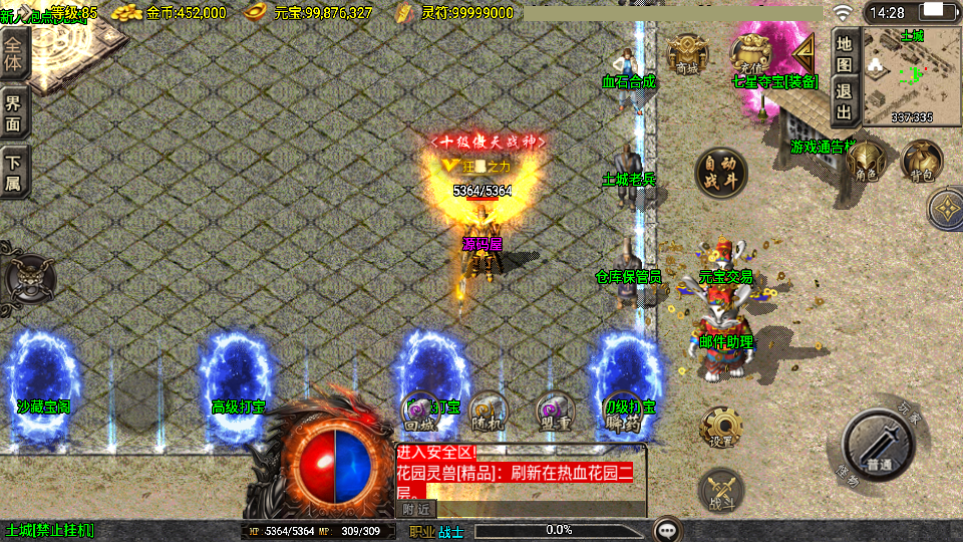
Task: Open the 商城 shop icon
Action: click(687, 52)
